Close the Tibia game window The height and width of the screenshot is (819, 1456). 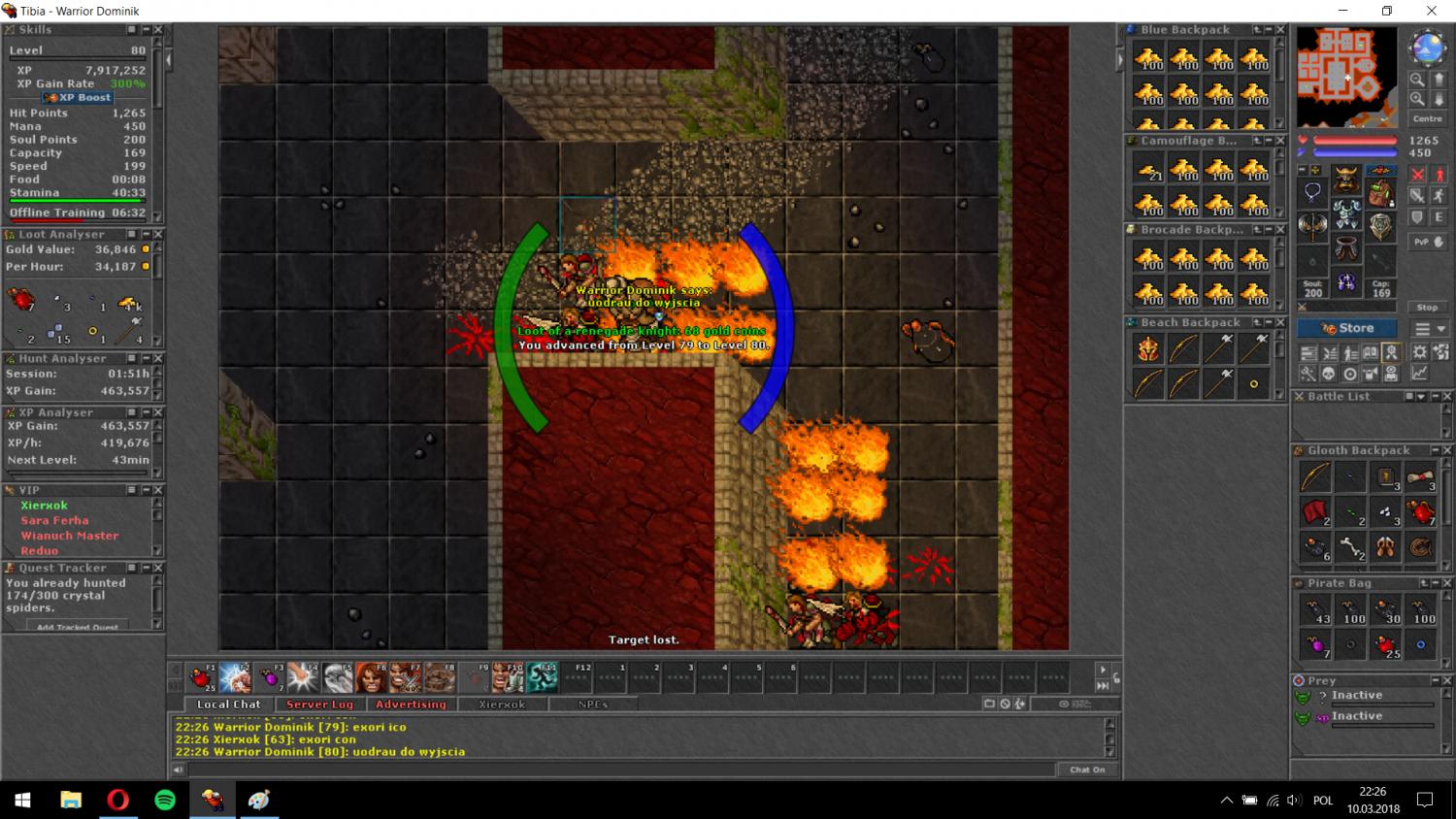[x=1431, y=12]
